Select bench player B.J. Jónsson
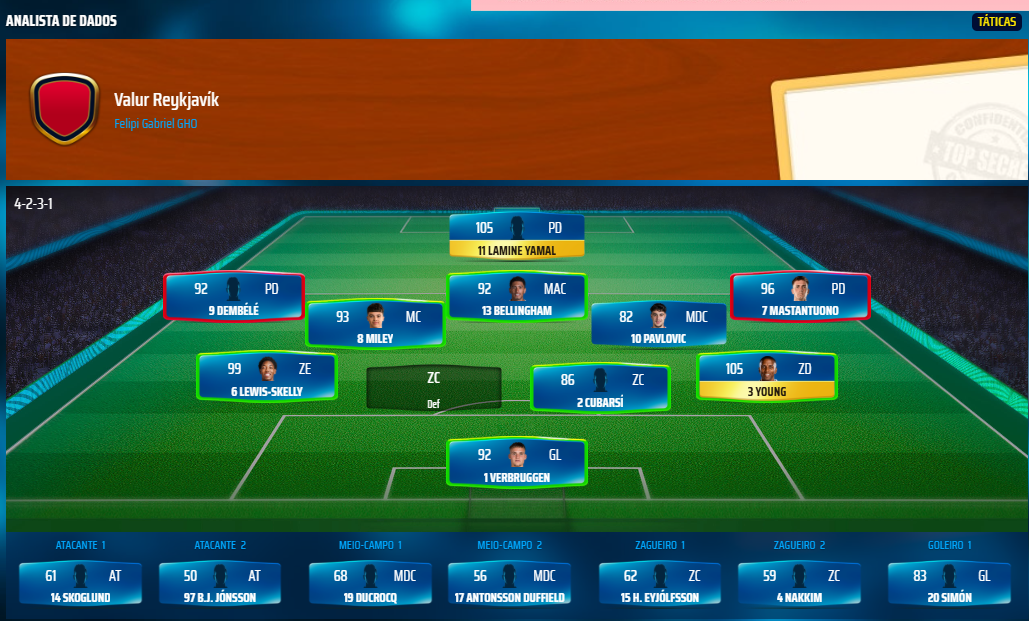Screen dimensions: 1029x621 click(220, 584)
